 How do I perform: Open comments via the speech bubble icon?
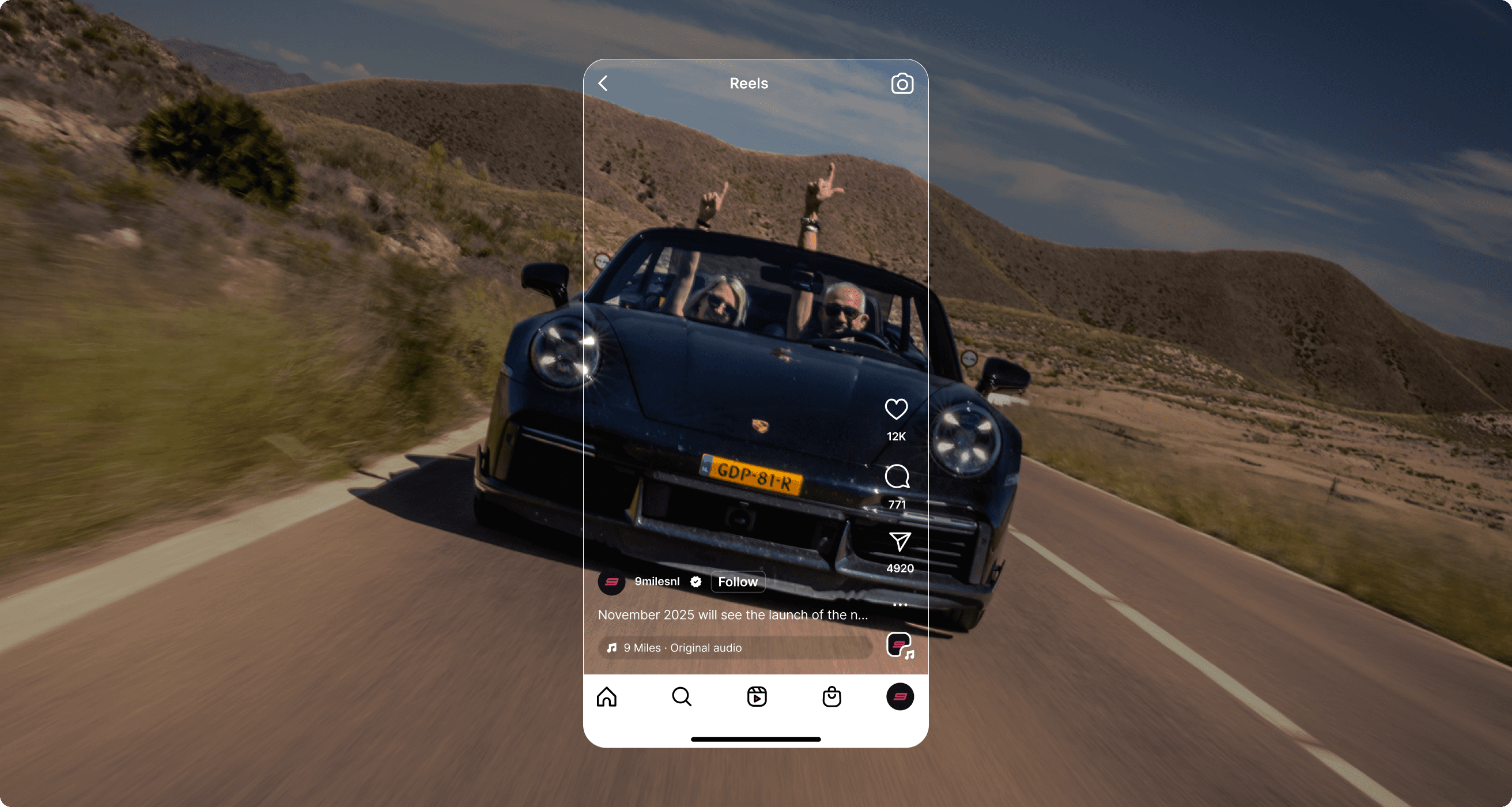[897, 477]
